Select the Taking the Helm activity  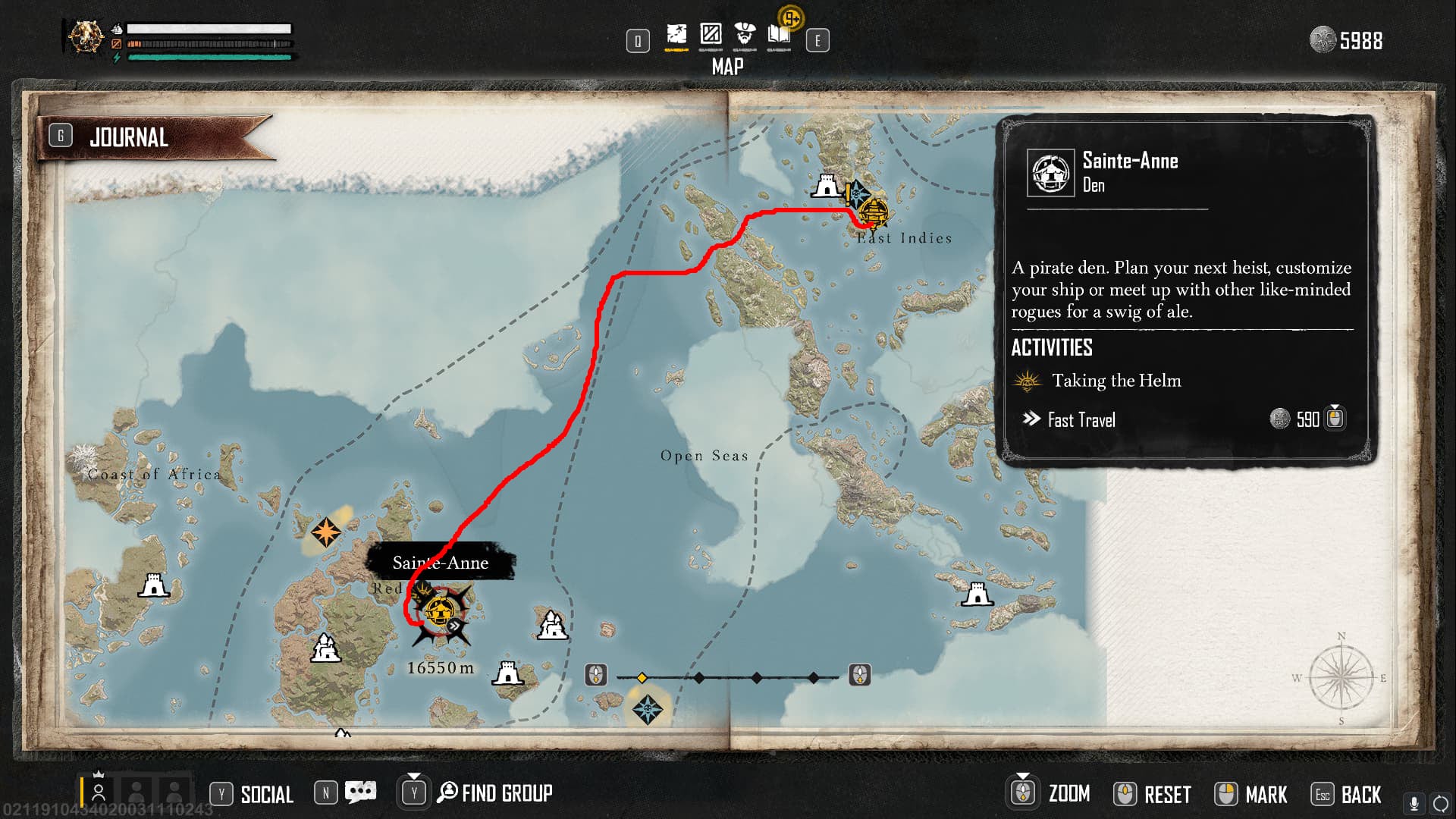1116,380
